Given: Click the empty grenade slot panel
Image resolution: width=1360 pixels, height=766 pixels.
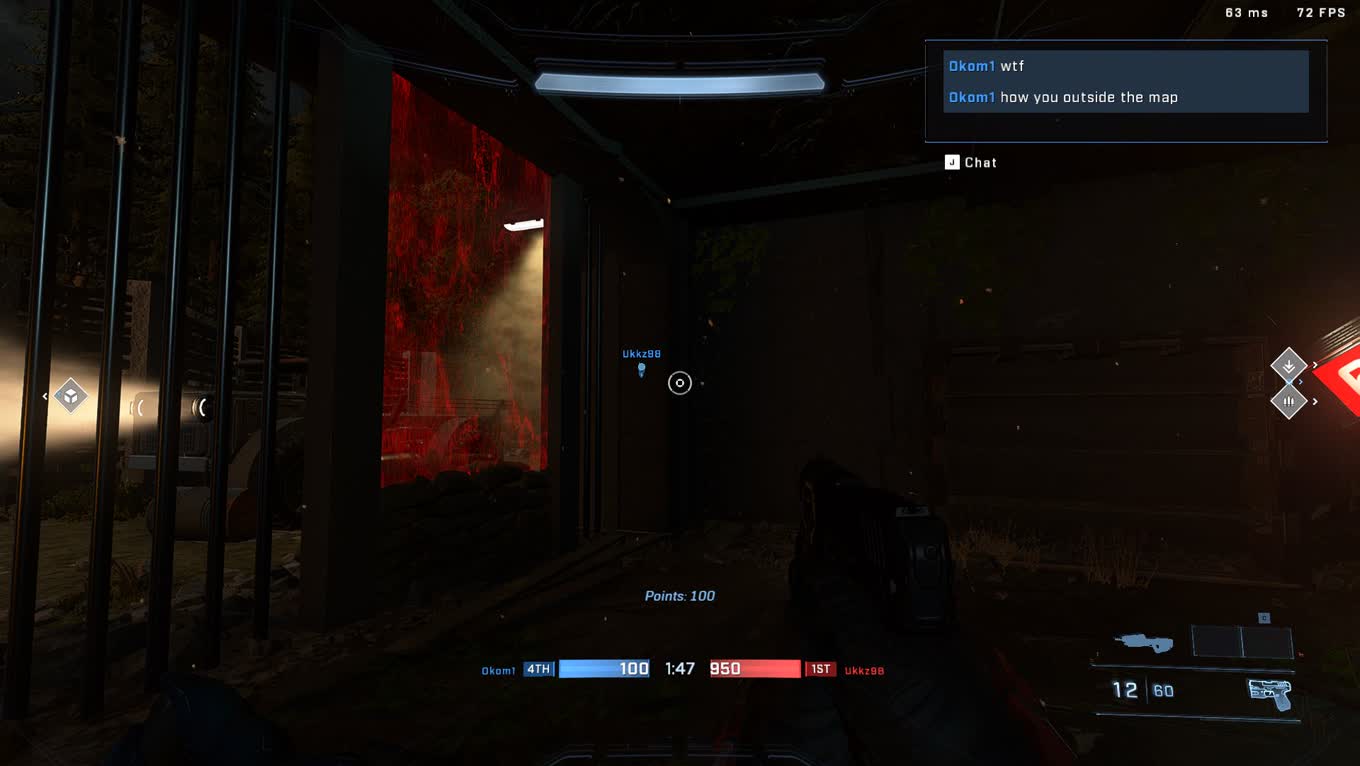Looking at the screenshot, I should pos(1242,642).
